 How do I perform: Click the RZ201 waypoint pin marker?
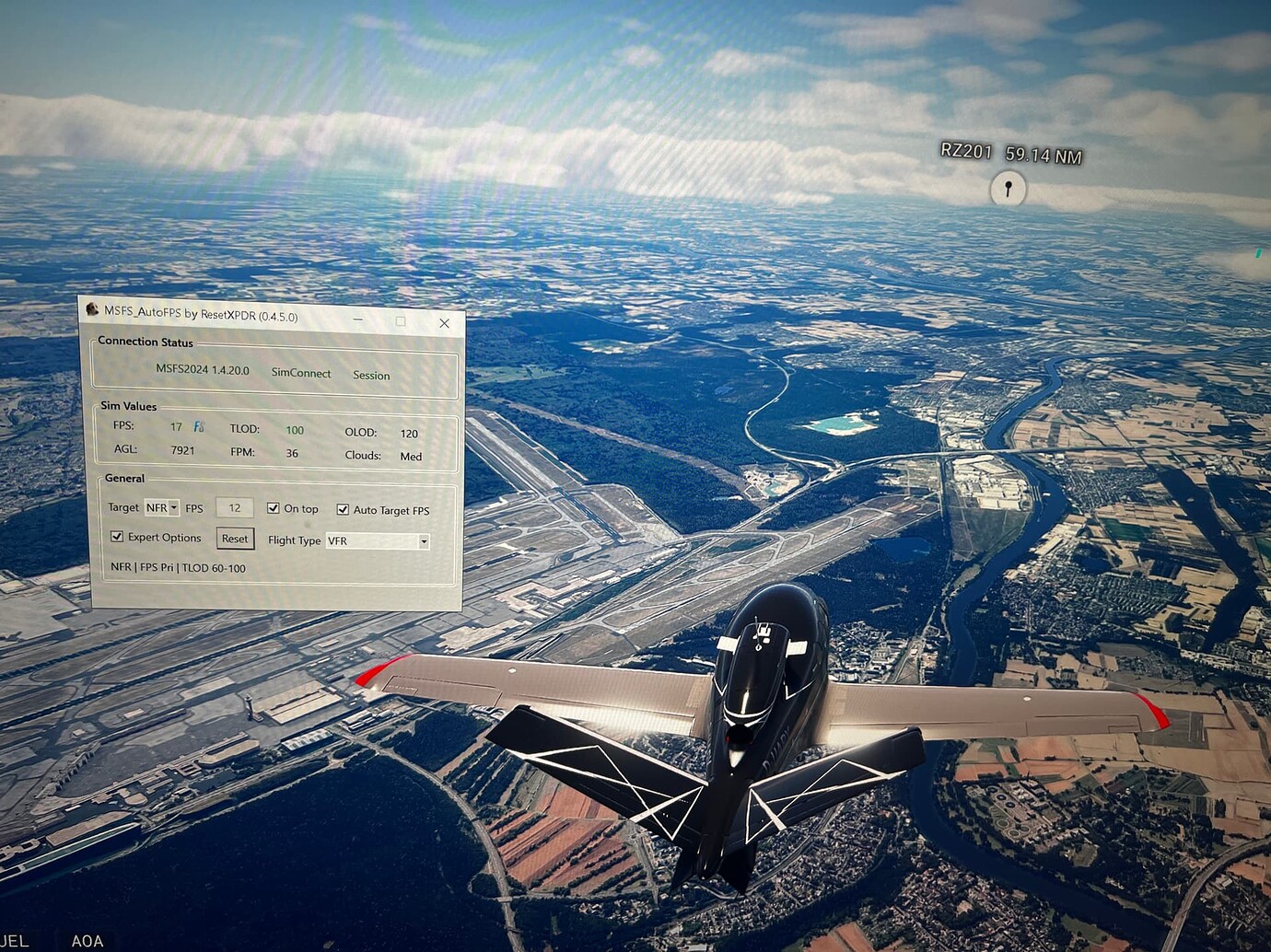(1008, 189)
